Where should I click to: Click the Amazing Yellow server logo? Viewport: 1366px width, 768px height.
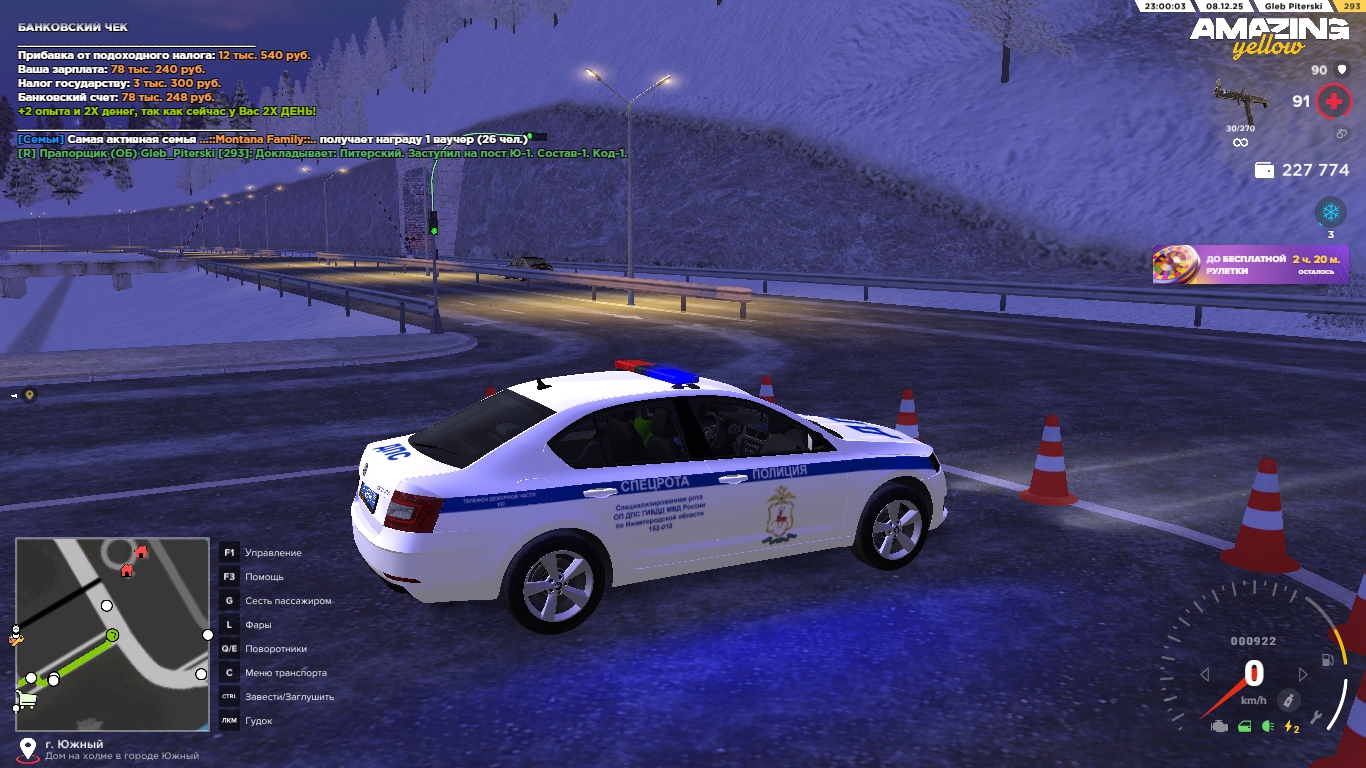tap(1268, 36)
